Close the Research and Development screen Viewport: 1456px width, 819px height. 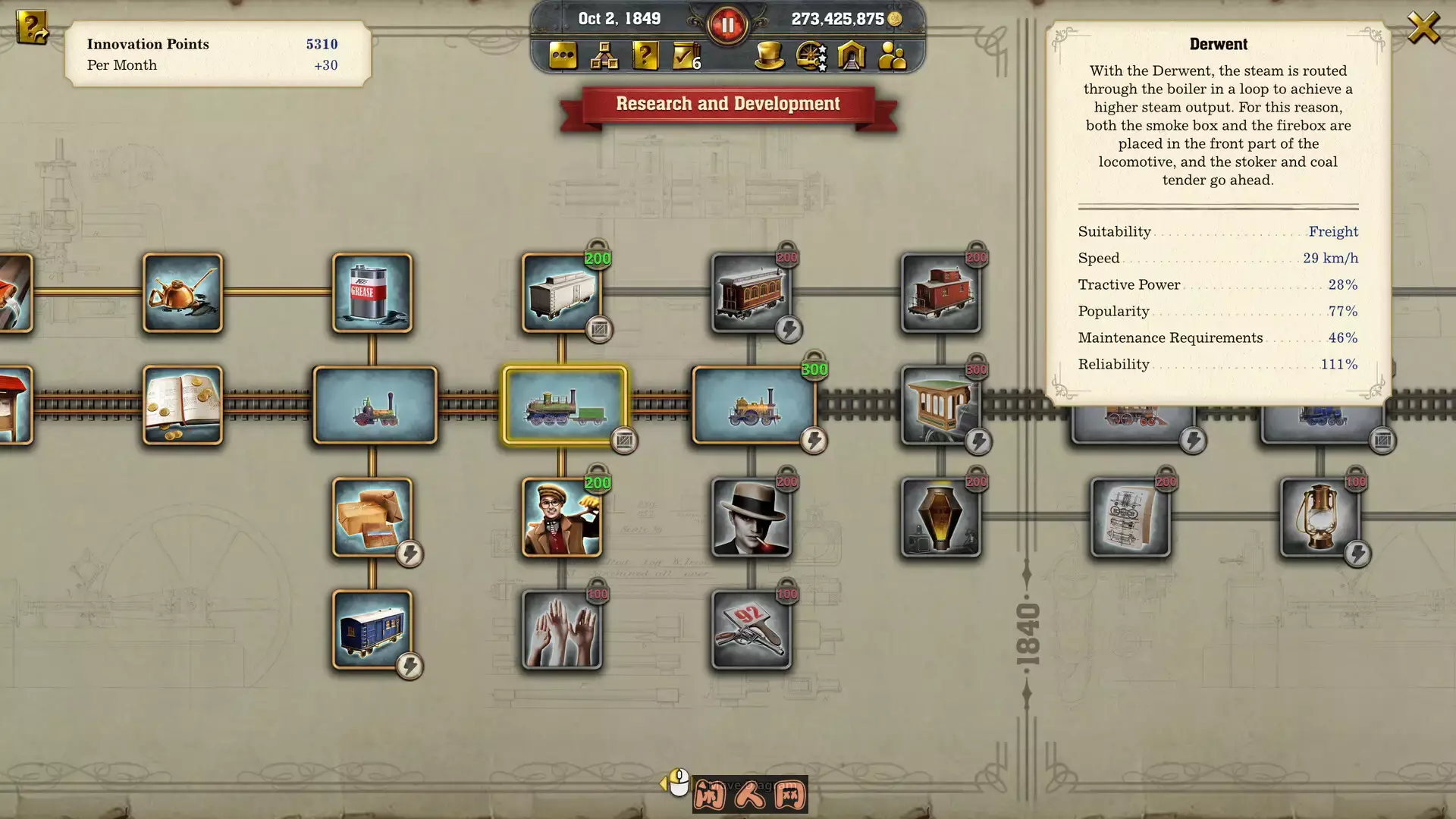tap(1423, 28)
